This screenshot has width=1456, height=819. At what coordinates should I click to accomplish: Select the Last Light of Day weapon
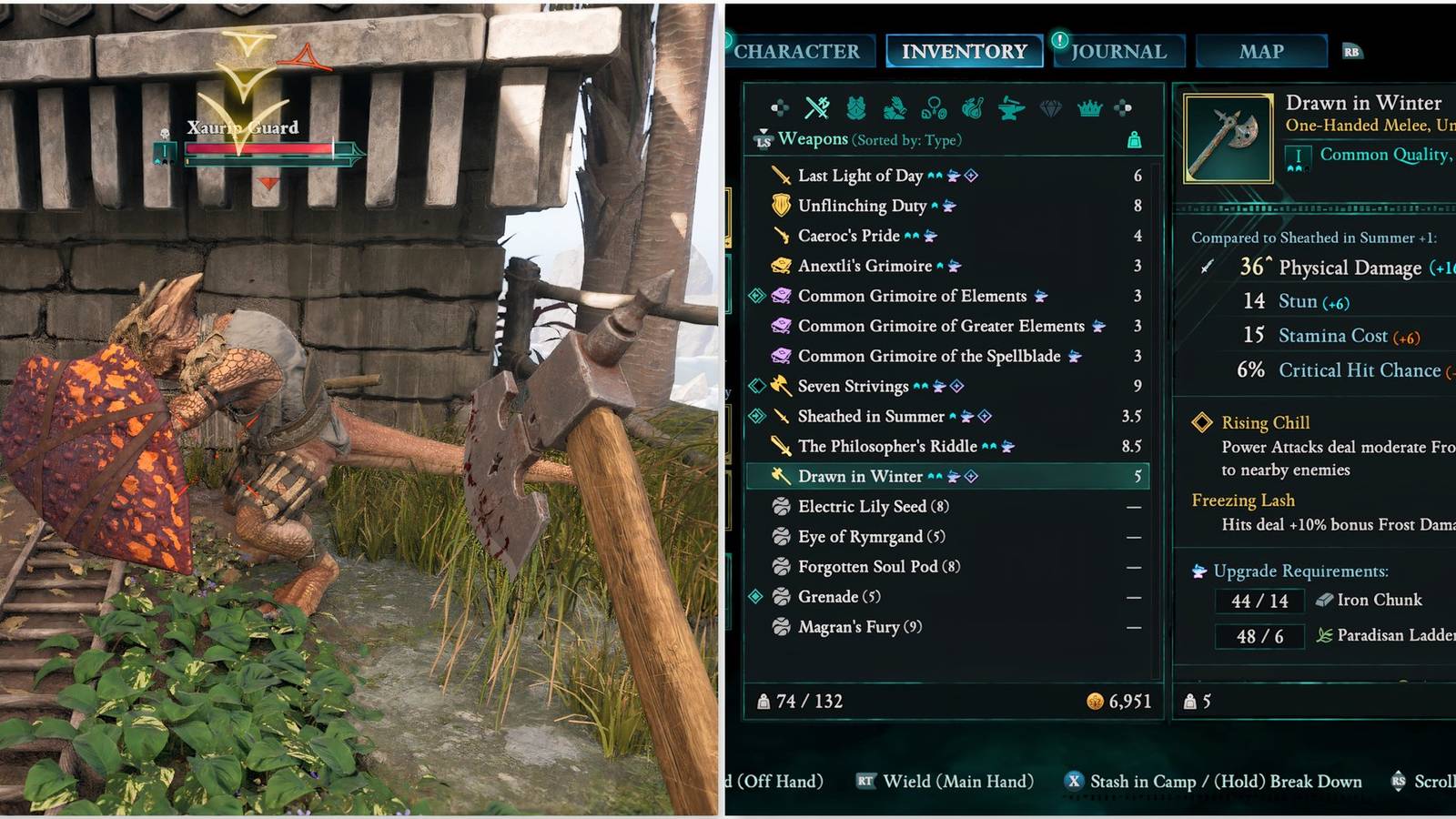click(860, 176)
